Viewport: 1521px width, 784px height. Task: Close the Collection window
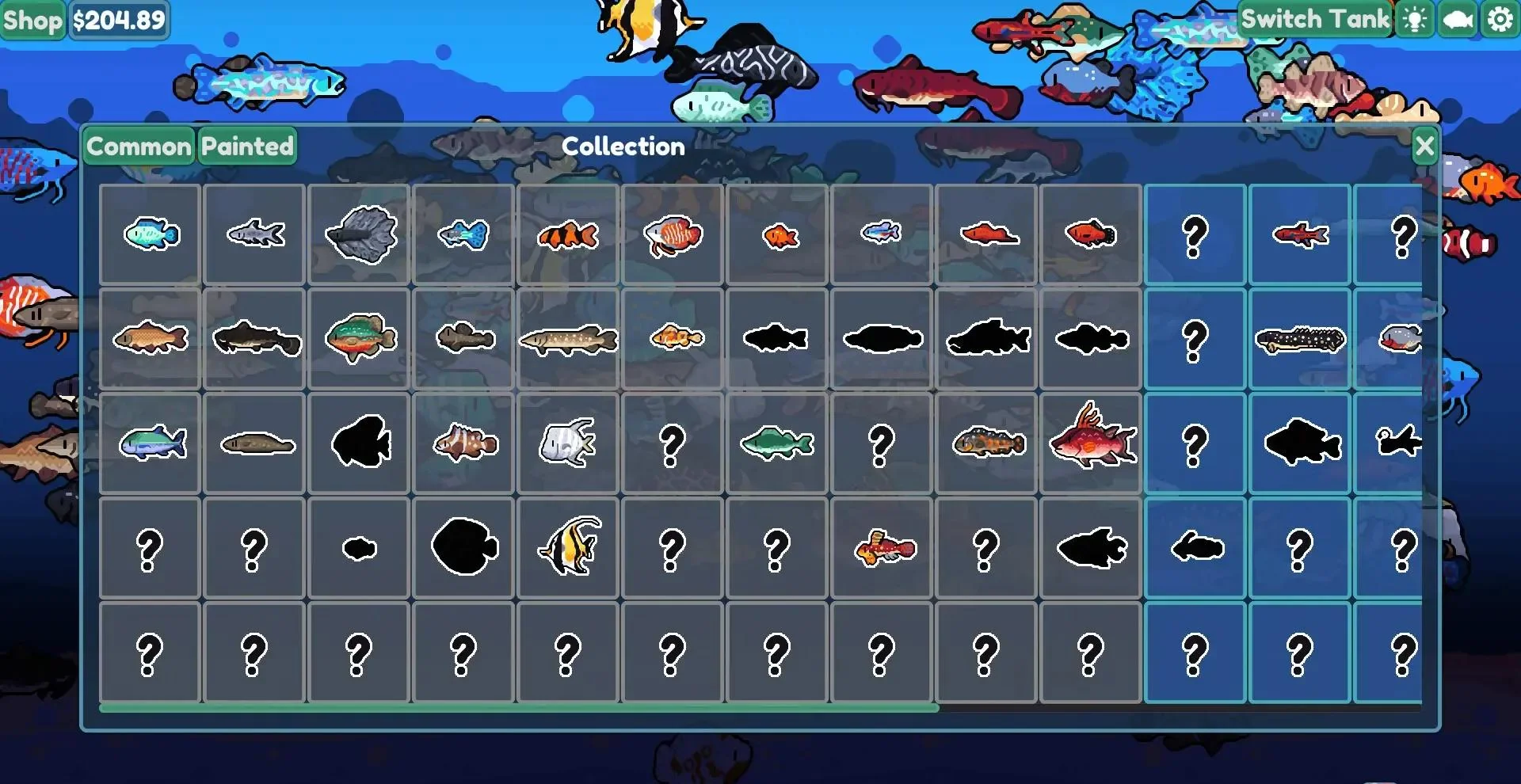click(x=1424, y=146)
